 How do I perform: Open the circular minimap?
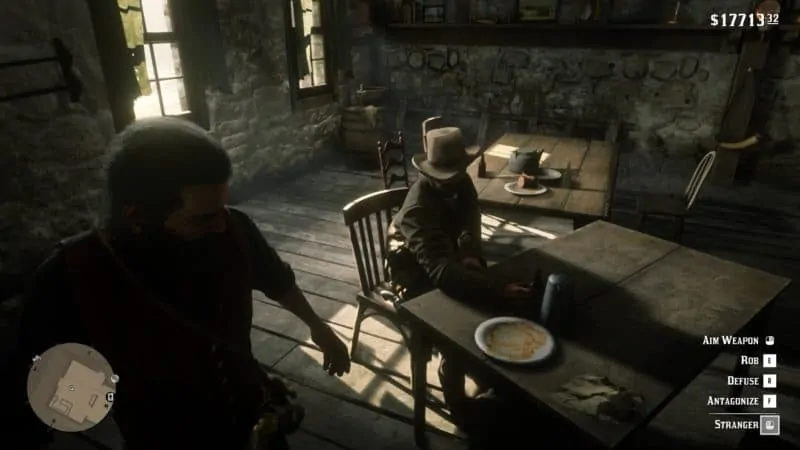coord(71,387)
